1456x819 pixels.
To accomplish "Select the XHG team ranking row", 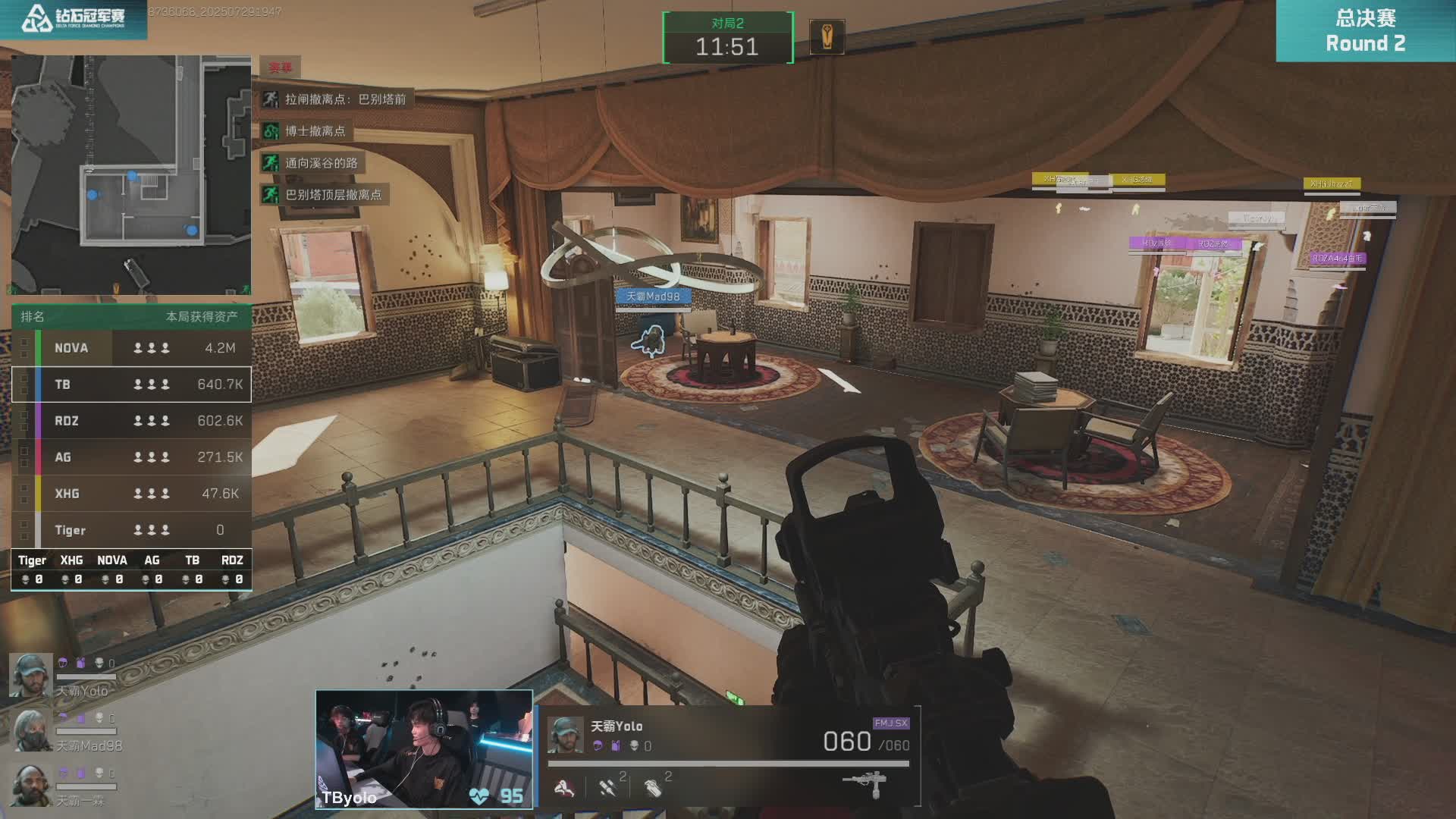I will pyautogui.click(x=131, y=494).
